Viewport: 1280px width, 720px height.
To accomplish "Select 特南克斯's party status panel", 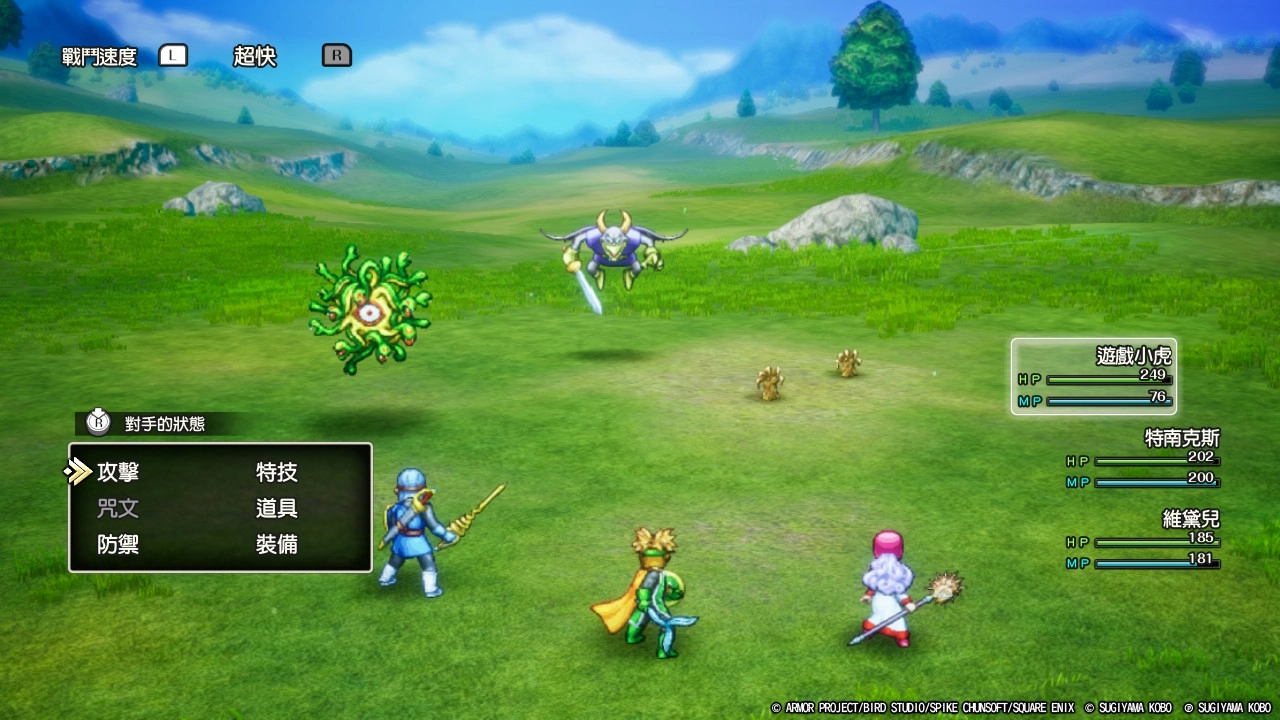I will [x=1143, y=459].
